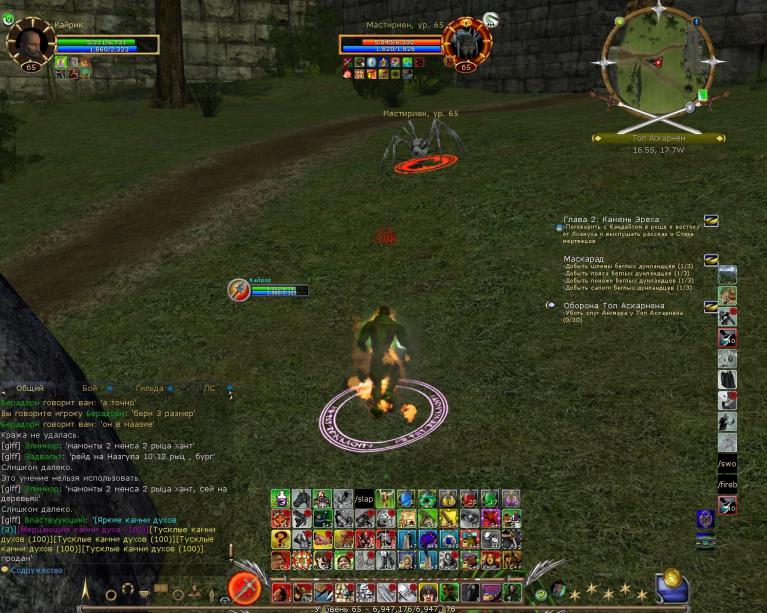Click Кайрик's player portrait
767x613 pixels.
[30, 42]
